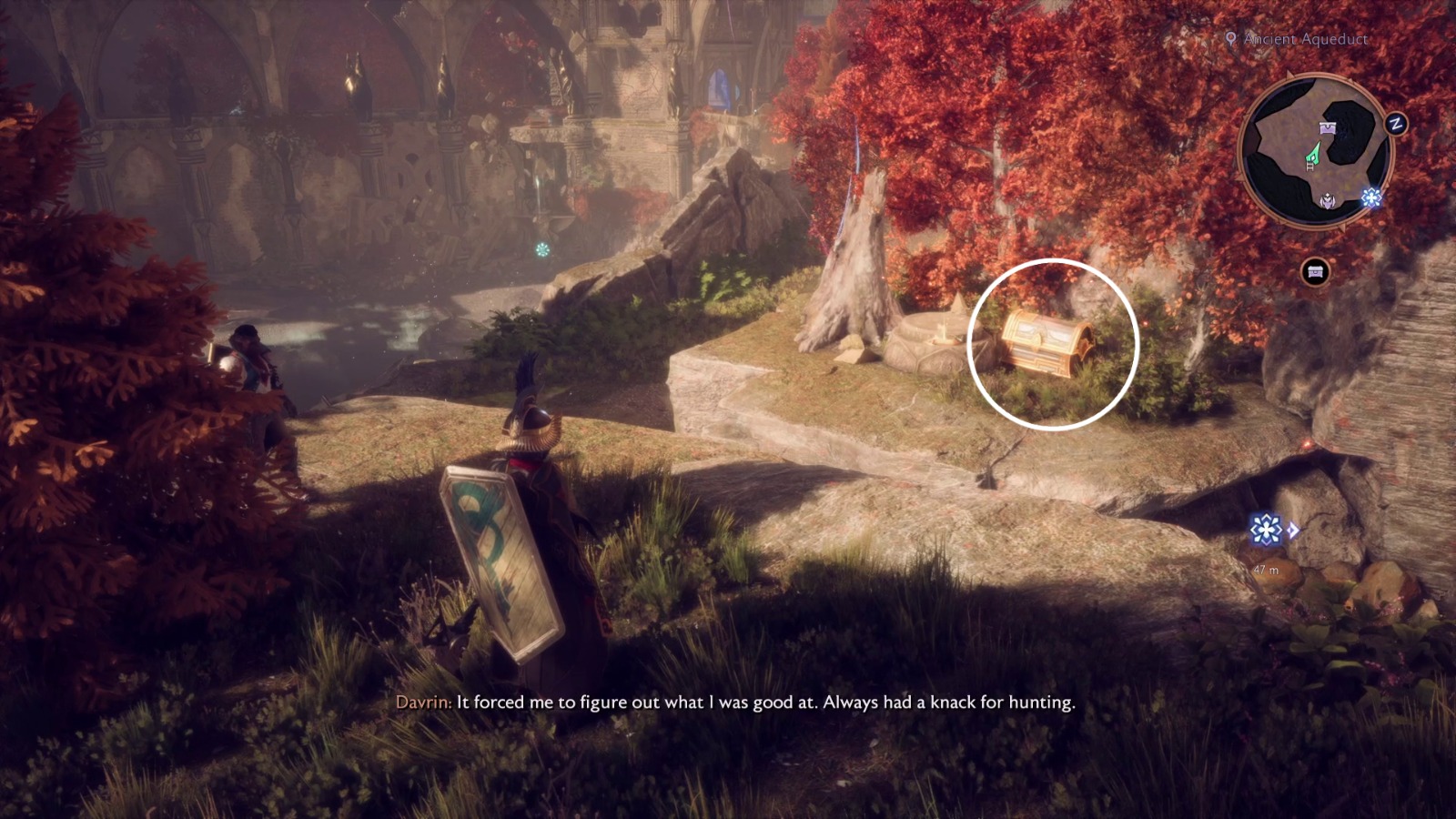Click the 47 m distance label
Screen dimensions: 1456x819
[x=1266, y=570]
